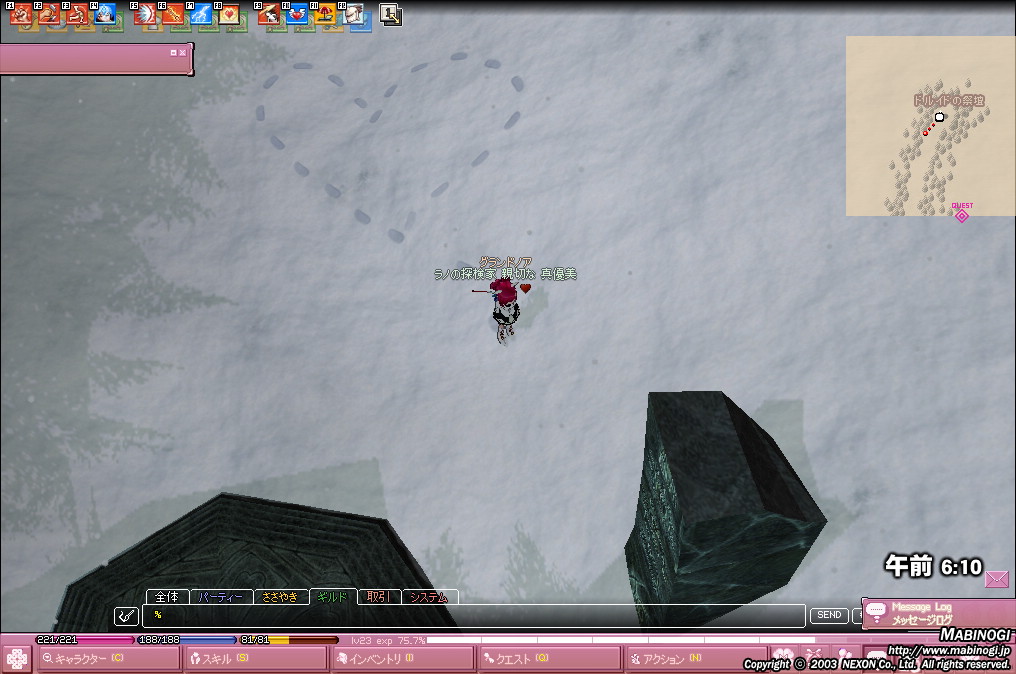The height and width of the screenshot is (674, 1016).
Task: Open the インベントリ inventory window
Action: [x=402, y=659]
